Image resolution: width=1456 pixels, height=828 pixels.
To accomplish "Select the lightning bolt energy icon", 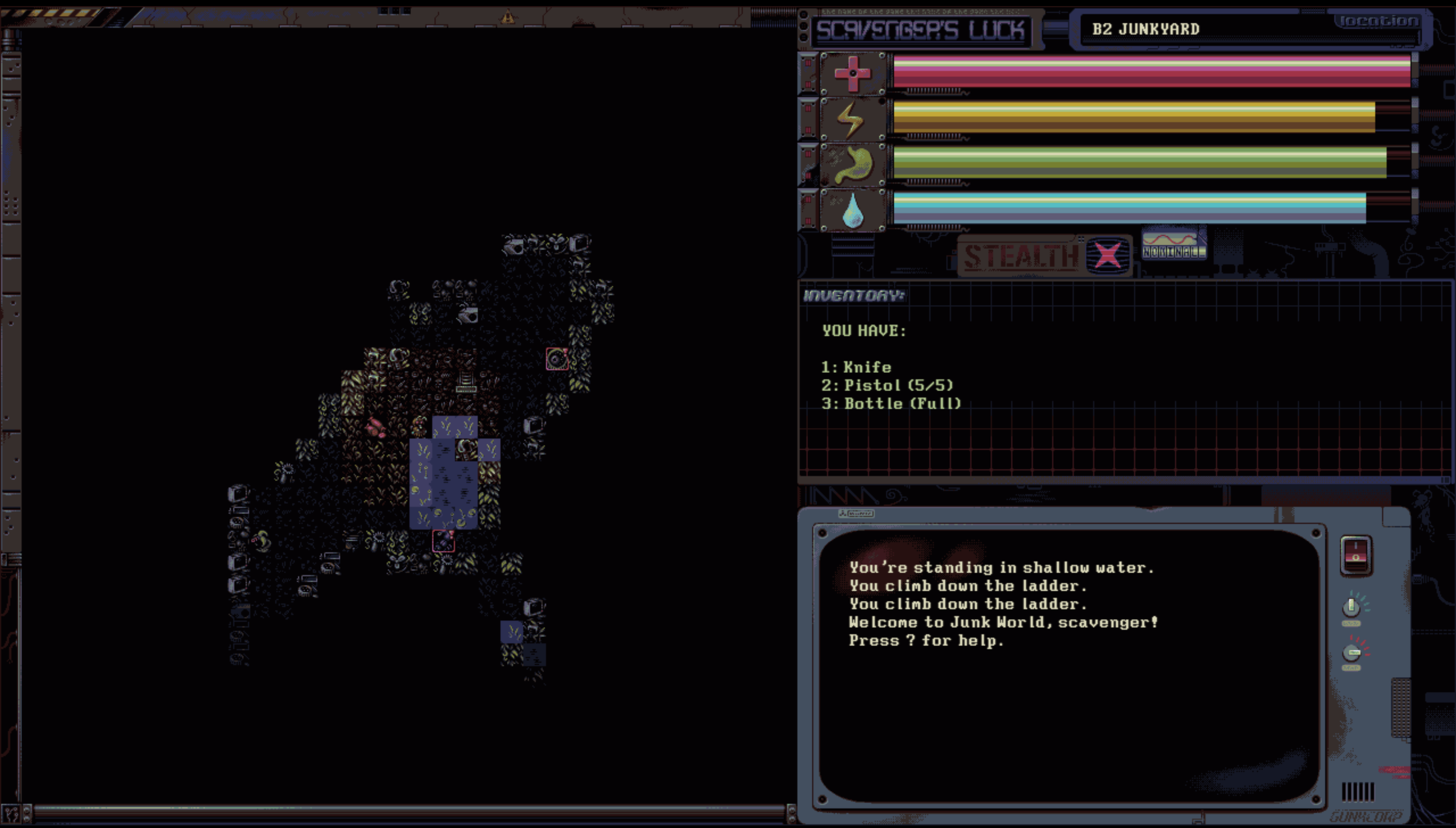I will [852, 119].
